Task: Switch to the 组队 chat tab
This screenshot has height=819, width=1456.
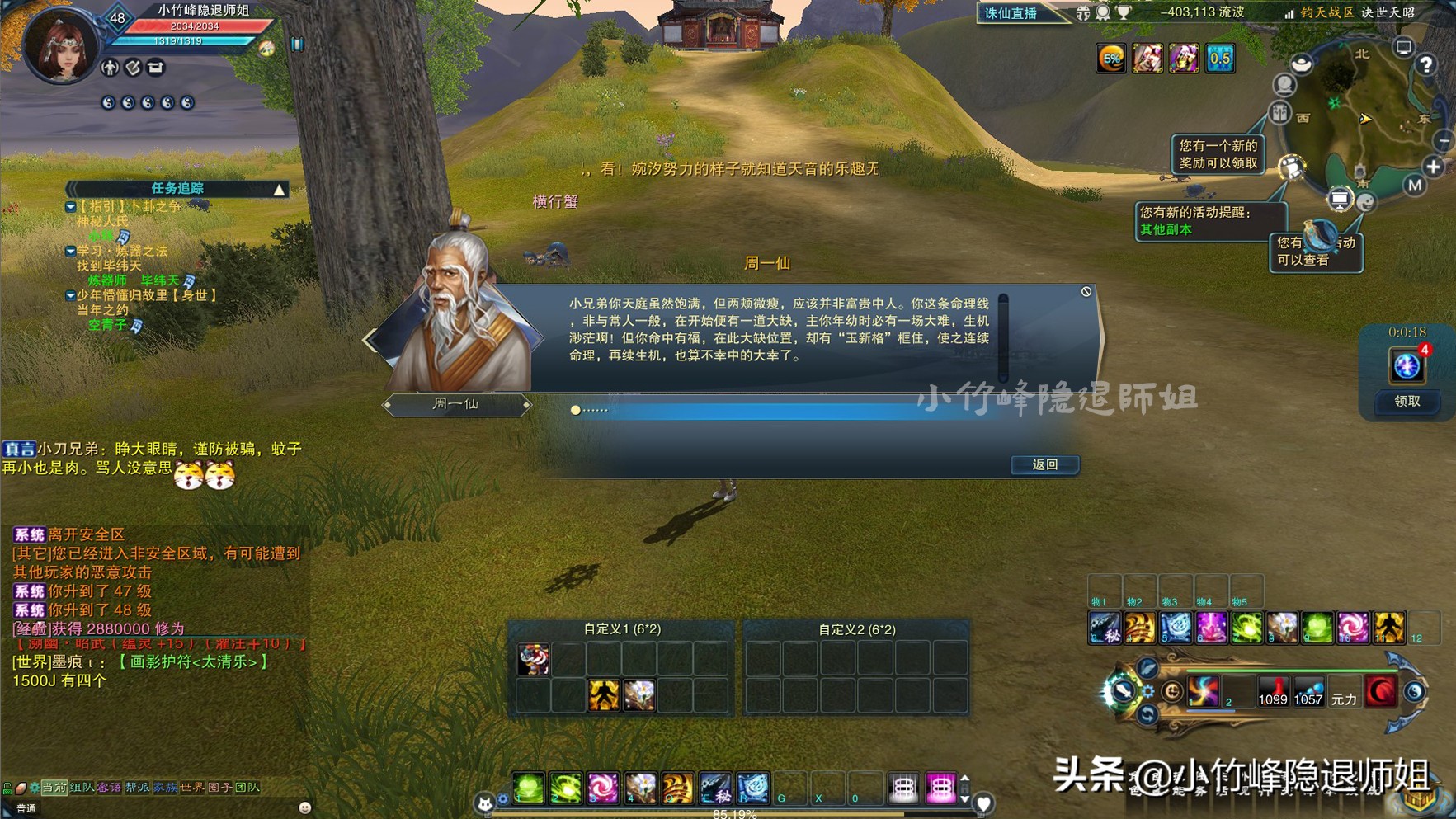Action: point(82,788)
